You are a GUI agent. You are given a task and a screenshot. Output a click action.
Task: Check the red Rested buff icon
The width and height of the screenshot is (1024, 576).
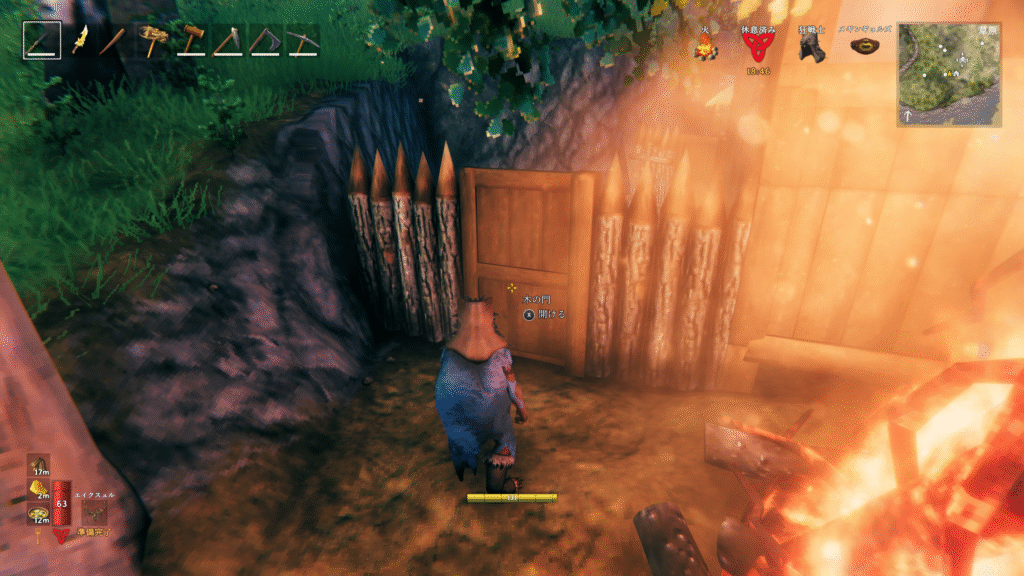757,47
